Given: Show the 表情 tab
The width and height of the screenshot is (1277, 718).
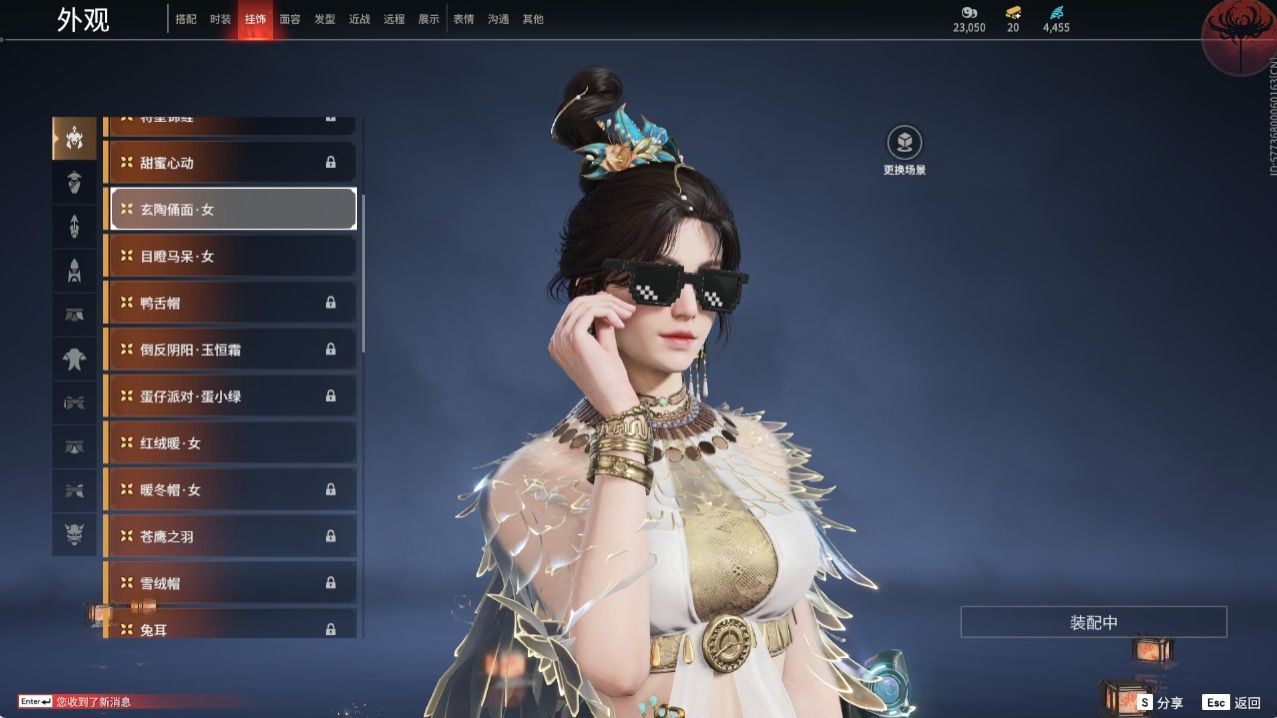Looking at the screenshot, I should tap(464, 19).
